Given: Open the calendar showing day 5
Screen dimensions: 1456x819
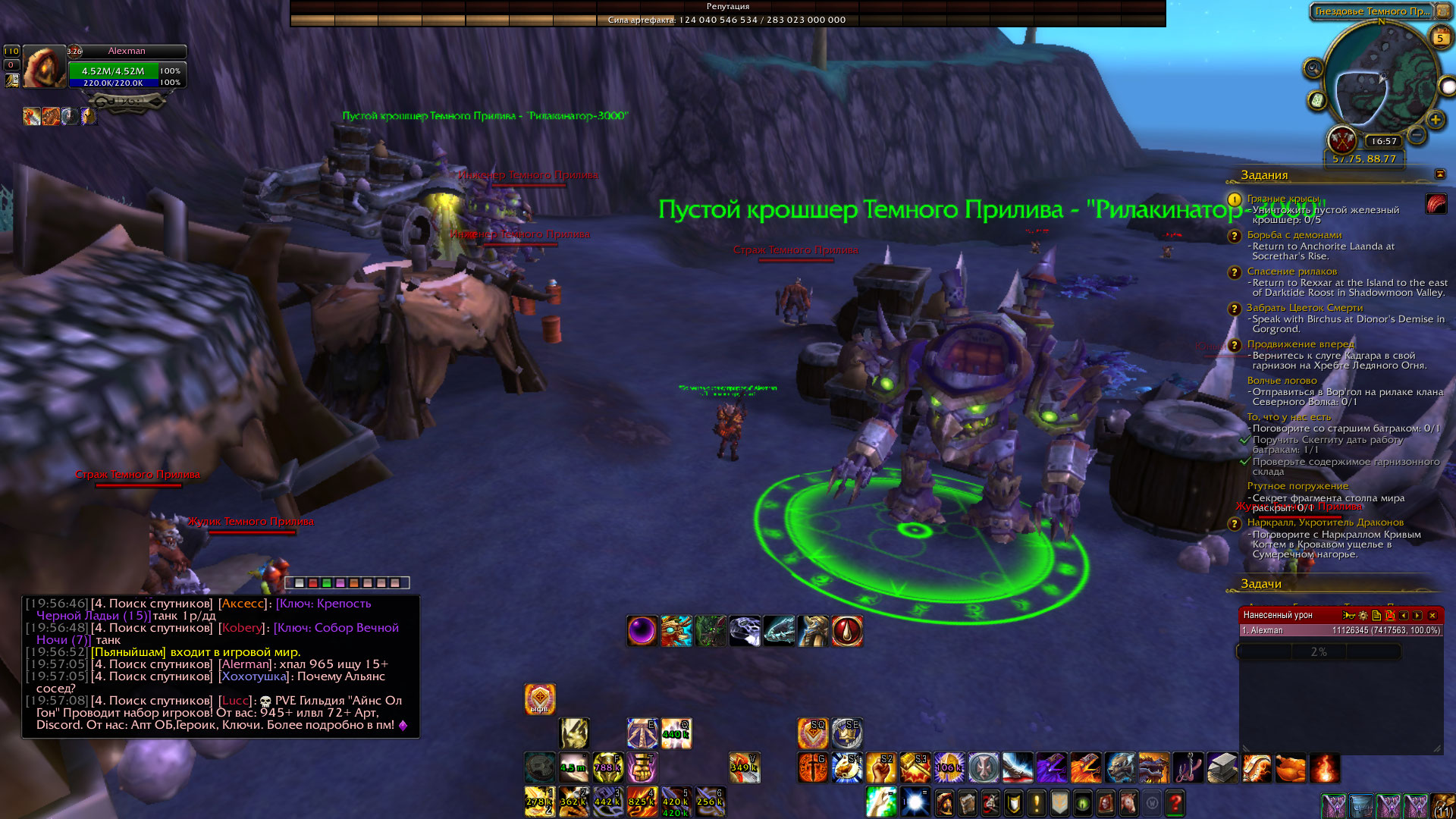Looking at the screenshot, I should click(x=1440, y=36).
